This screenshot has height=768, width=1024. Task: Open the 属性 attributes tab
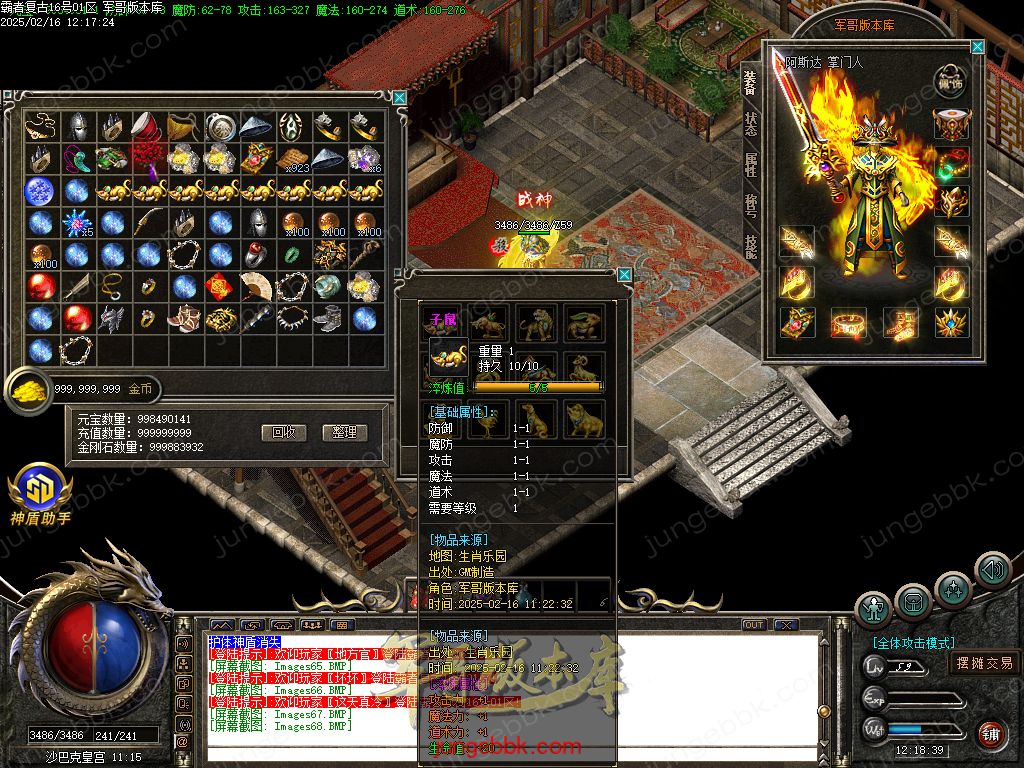[750, 165]
